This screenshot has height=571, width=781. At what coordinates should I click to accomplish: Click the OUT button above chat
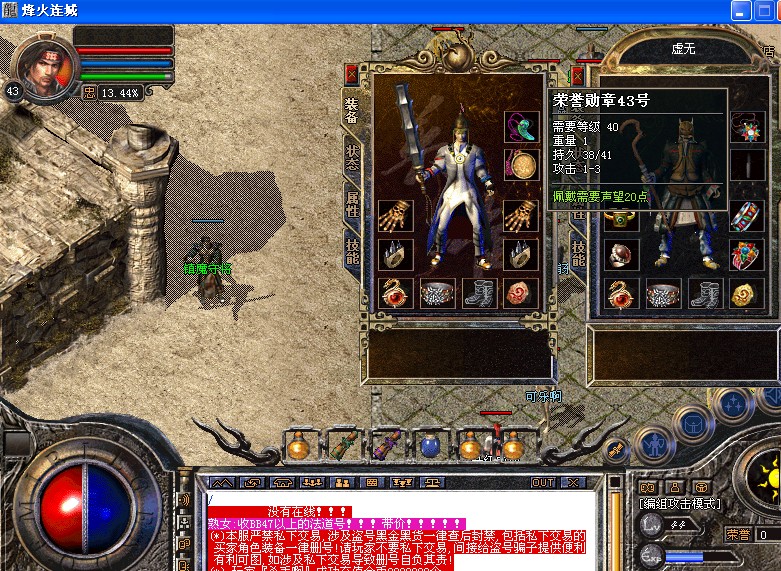(543, 482)
